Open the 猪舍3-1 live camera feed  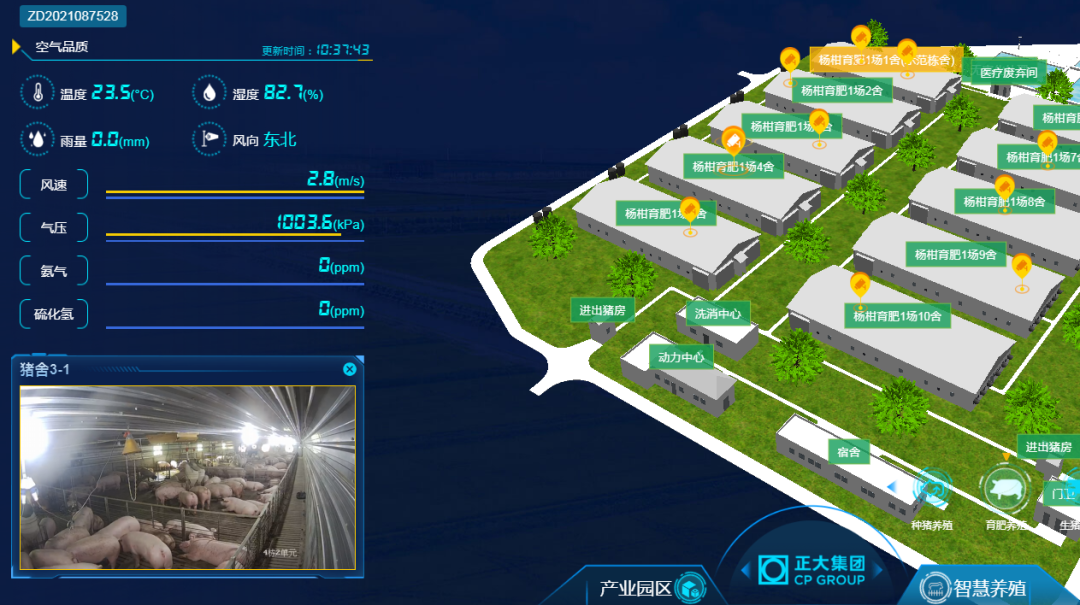[188, 477]
